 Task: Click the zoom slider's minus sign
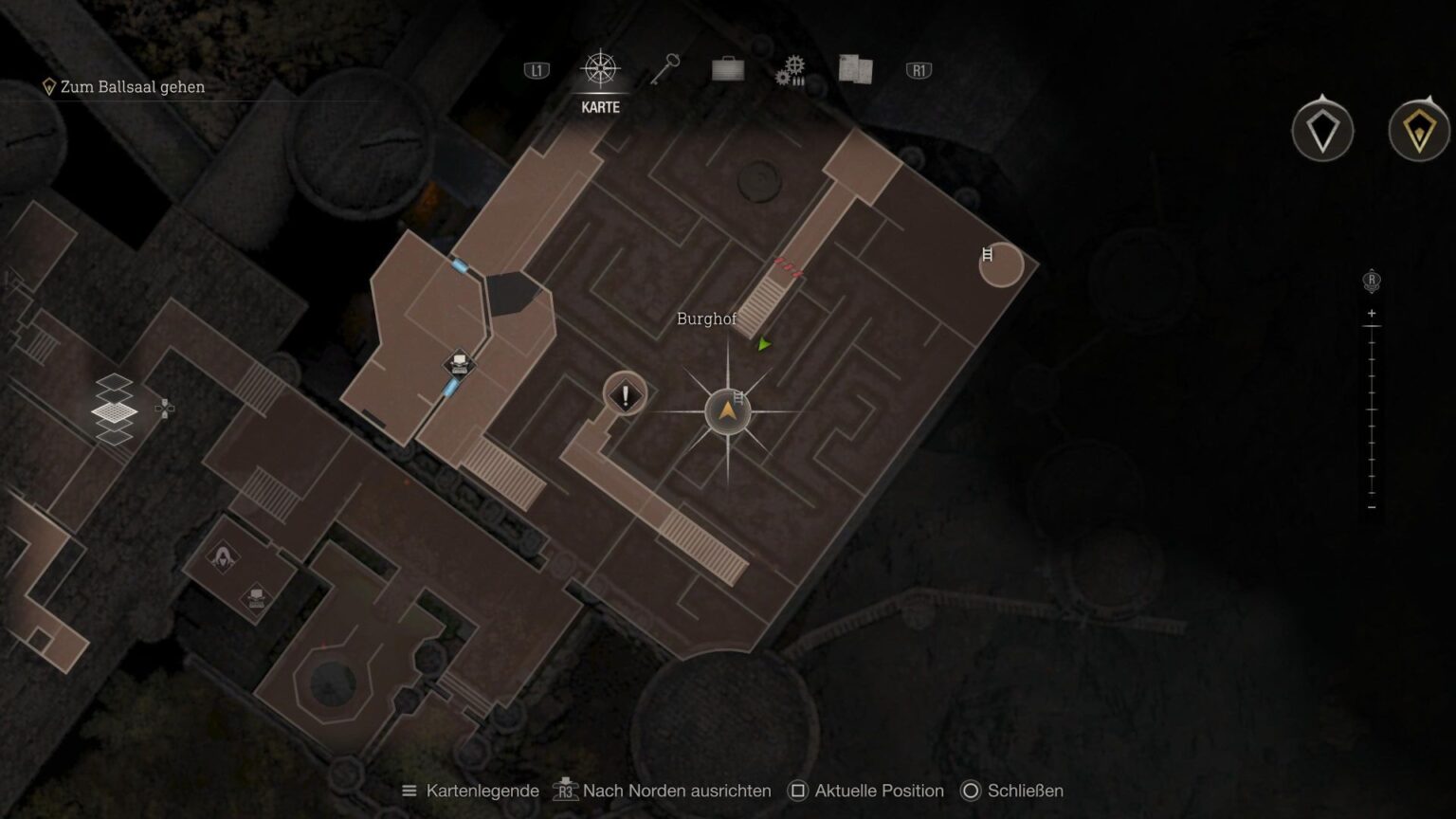click(1372, 507)
